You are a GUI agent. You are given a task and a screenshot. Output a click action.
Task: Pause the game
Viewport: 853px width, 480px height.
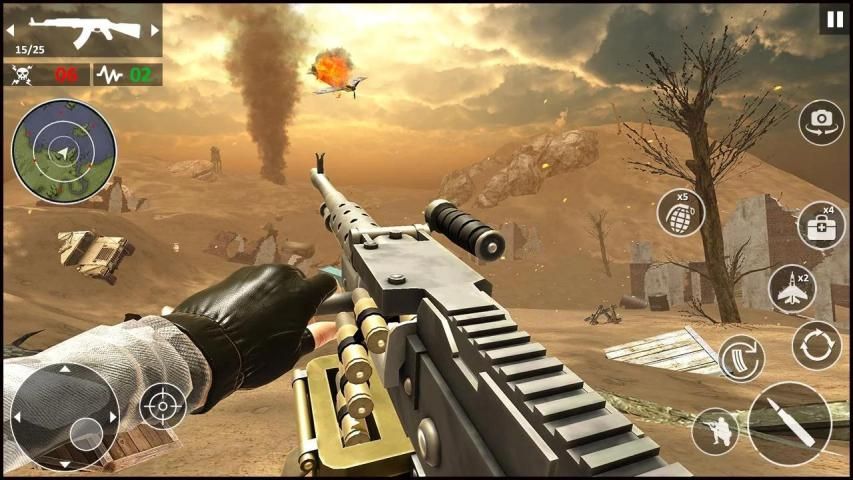(834, 19)
